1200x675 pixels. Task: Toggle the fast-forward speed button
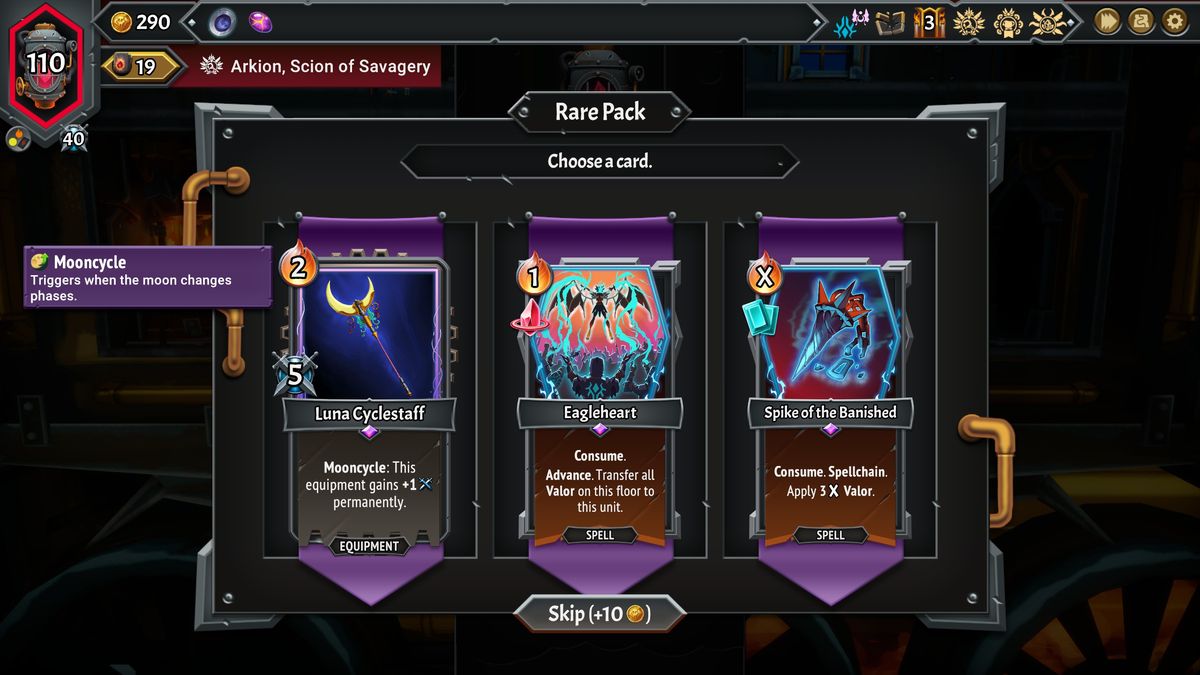(1107, 21)
